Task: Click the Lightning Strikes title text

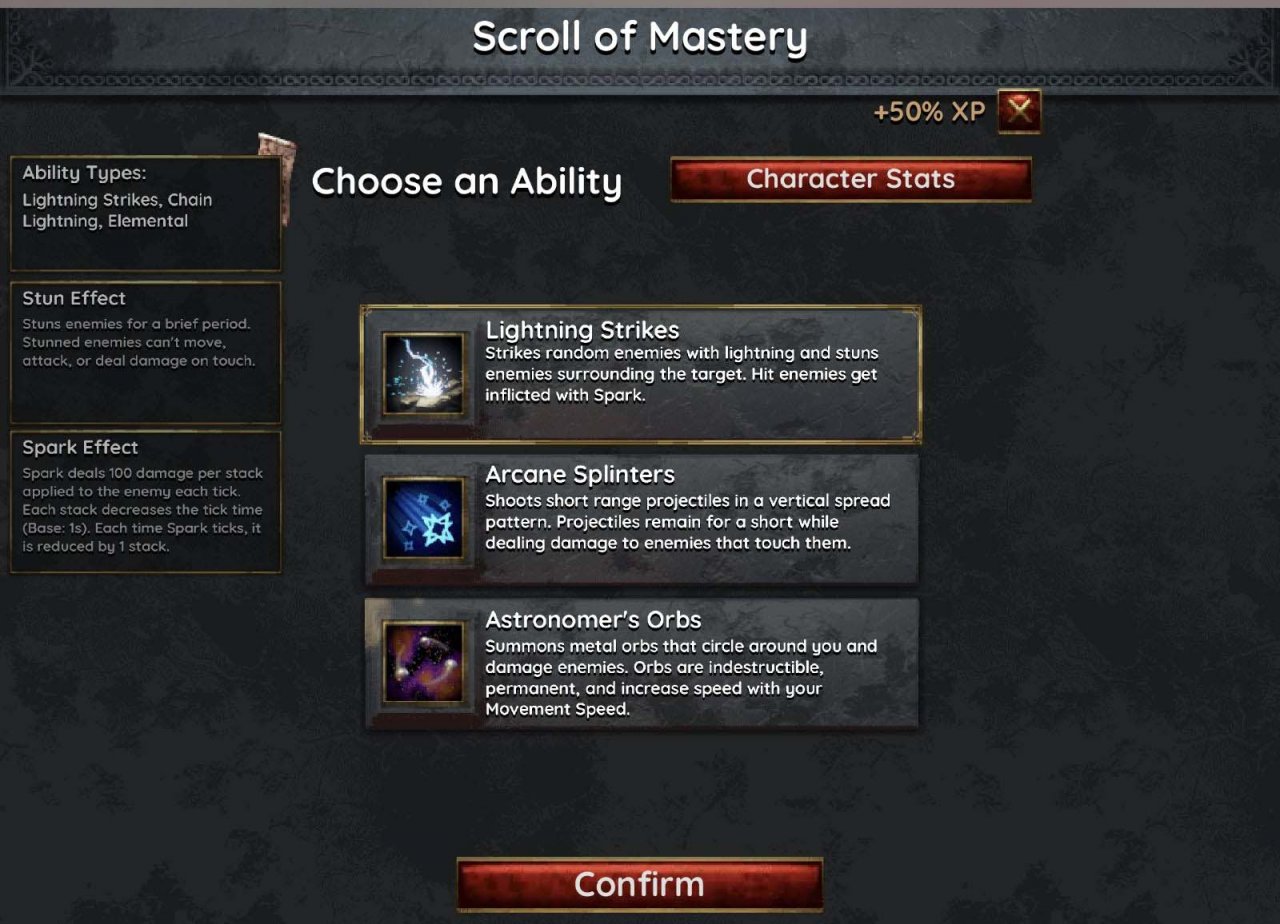Action: click(x=582, y=329)
